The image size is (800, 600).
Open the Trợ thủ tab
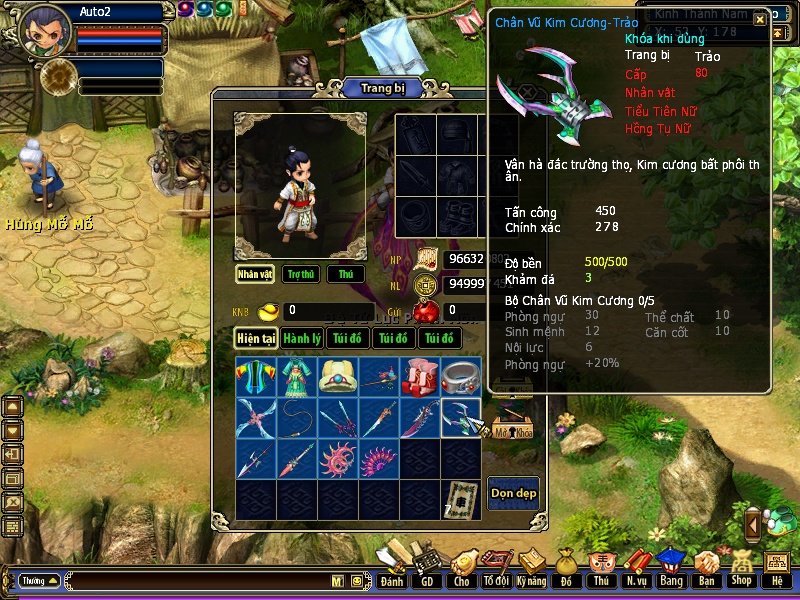[300, 274]
